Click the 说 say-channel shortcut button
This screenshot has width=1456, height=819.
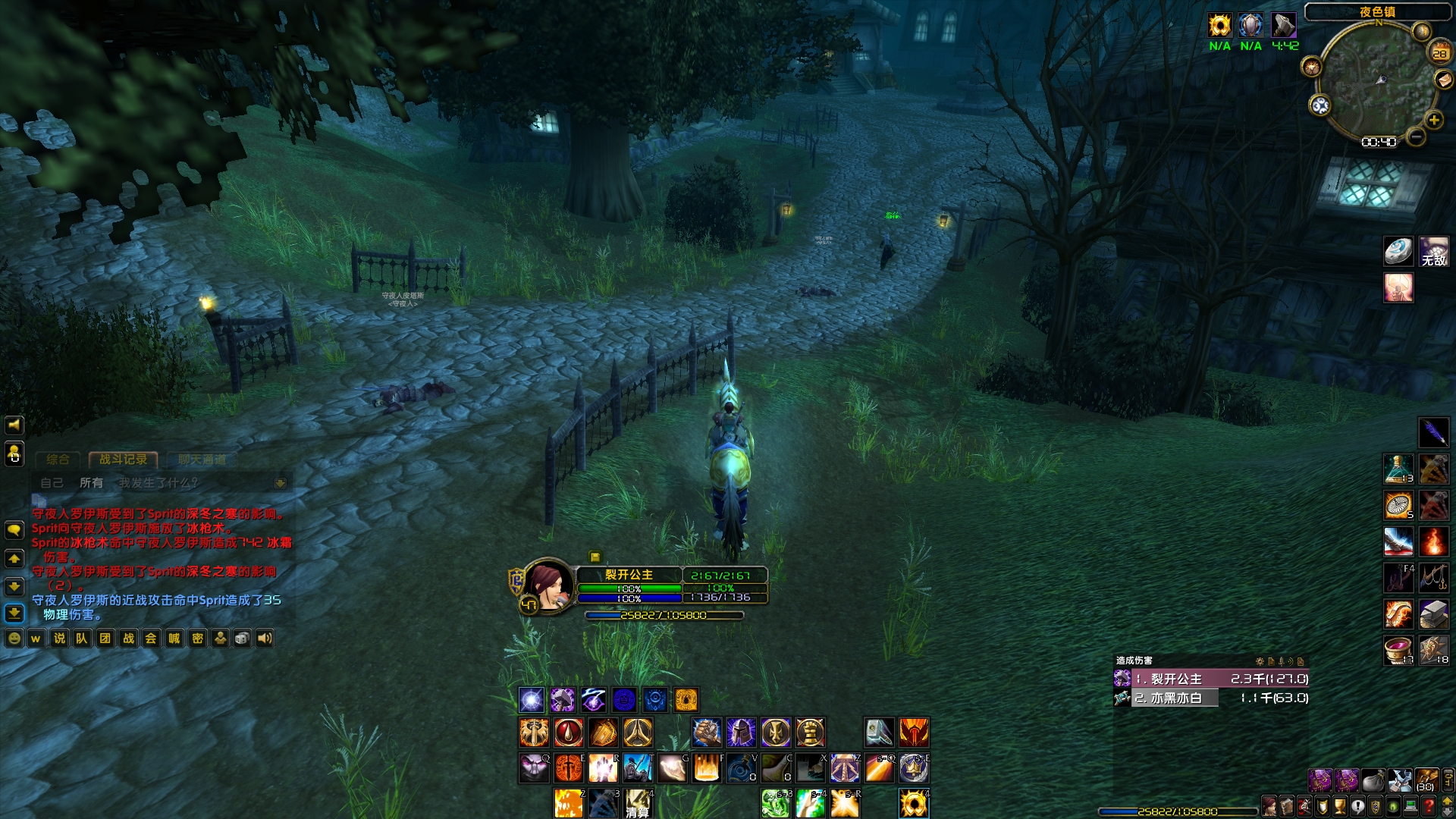click(x=59, y=639)
